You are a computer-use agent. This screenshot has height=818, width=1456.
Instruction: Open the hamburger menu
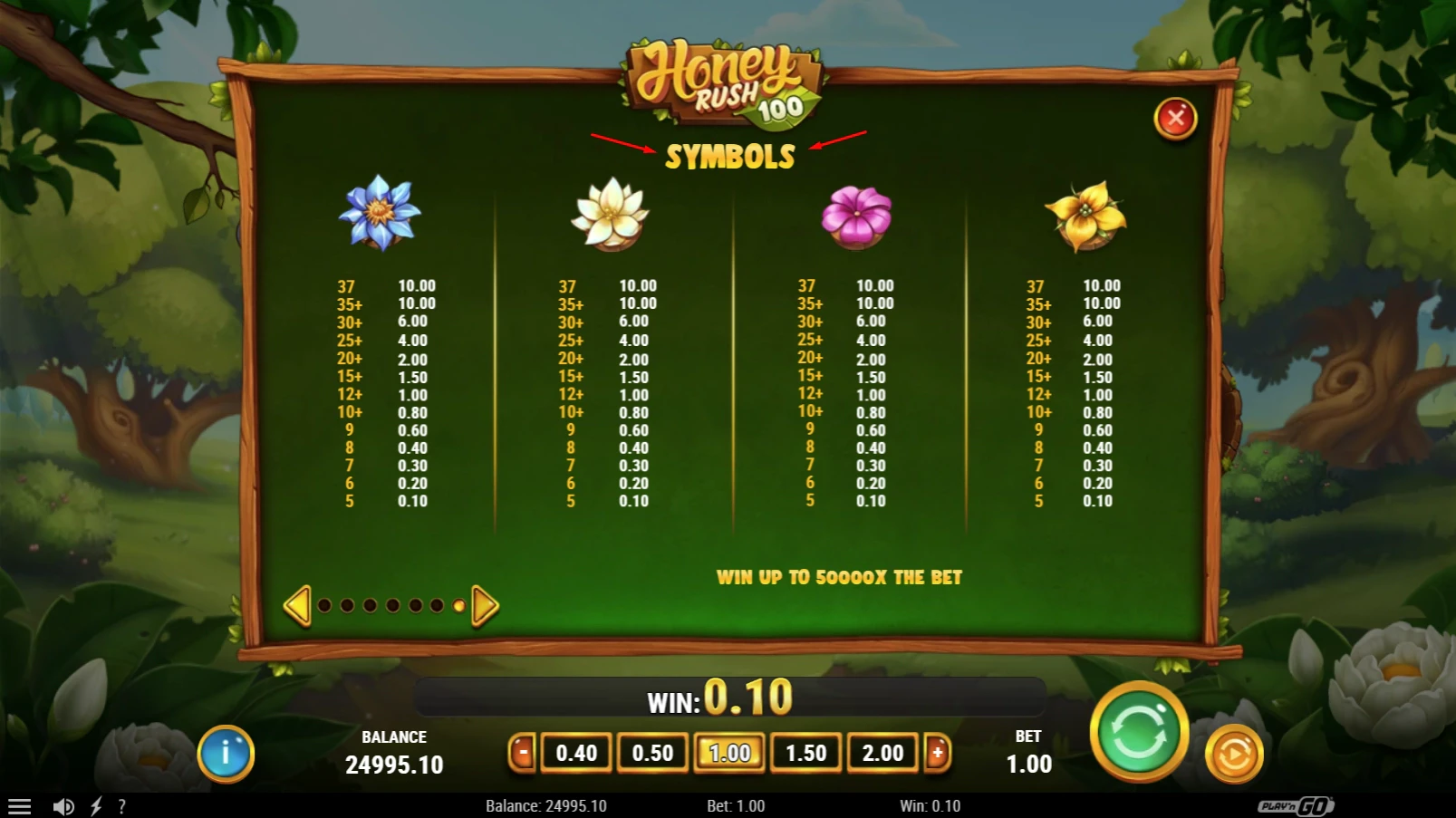pyautogui.click(x=20, y=804)
